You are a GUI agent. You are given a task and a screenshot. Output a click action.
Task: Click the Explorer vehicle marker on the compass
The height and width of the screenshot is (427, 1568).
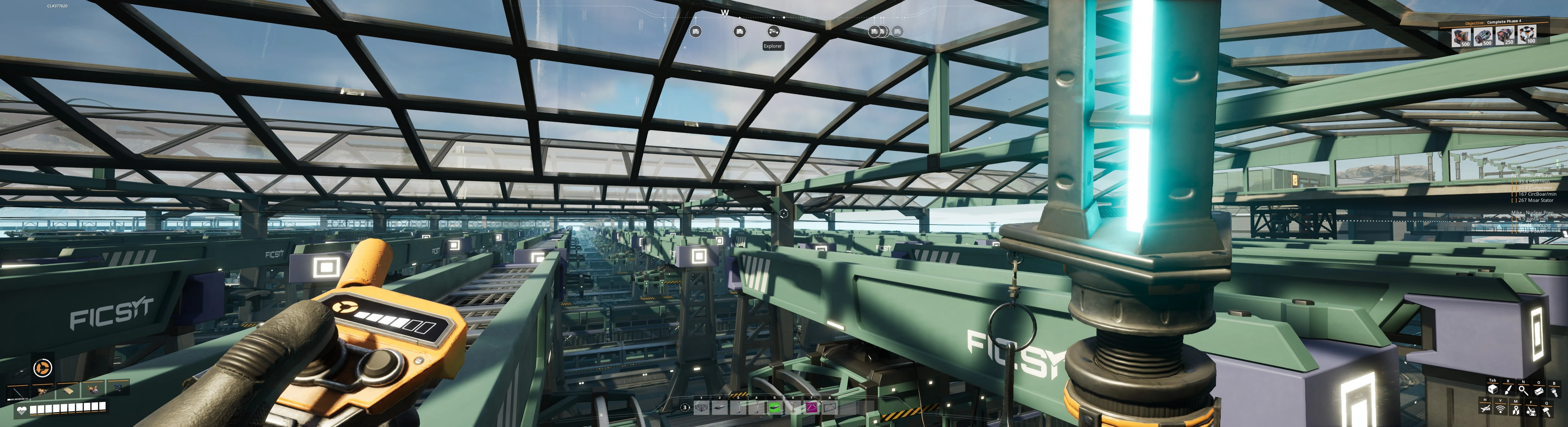click(773, 31)
